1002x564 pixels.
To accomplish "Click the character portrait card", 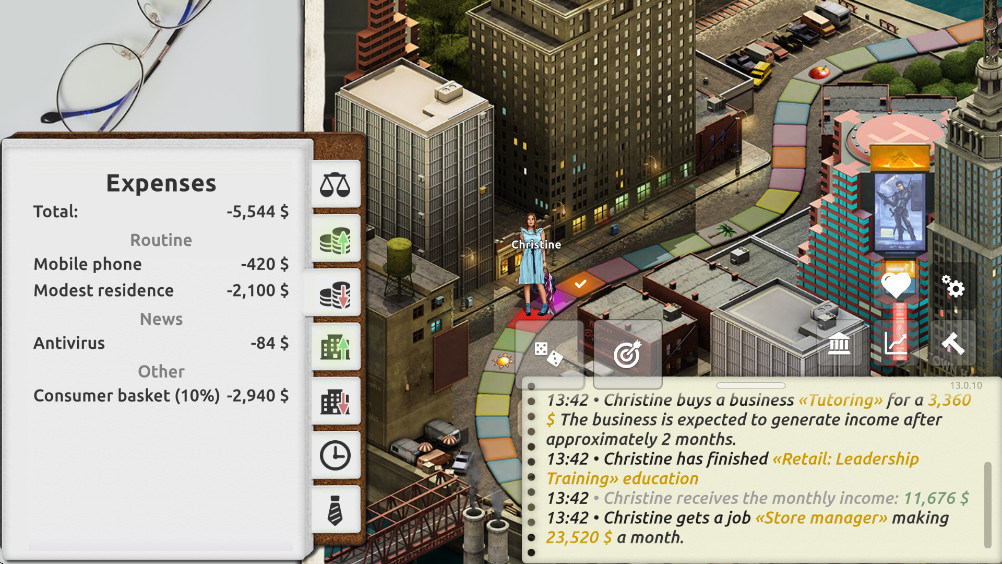I will 895,212.
